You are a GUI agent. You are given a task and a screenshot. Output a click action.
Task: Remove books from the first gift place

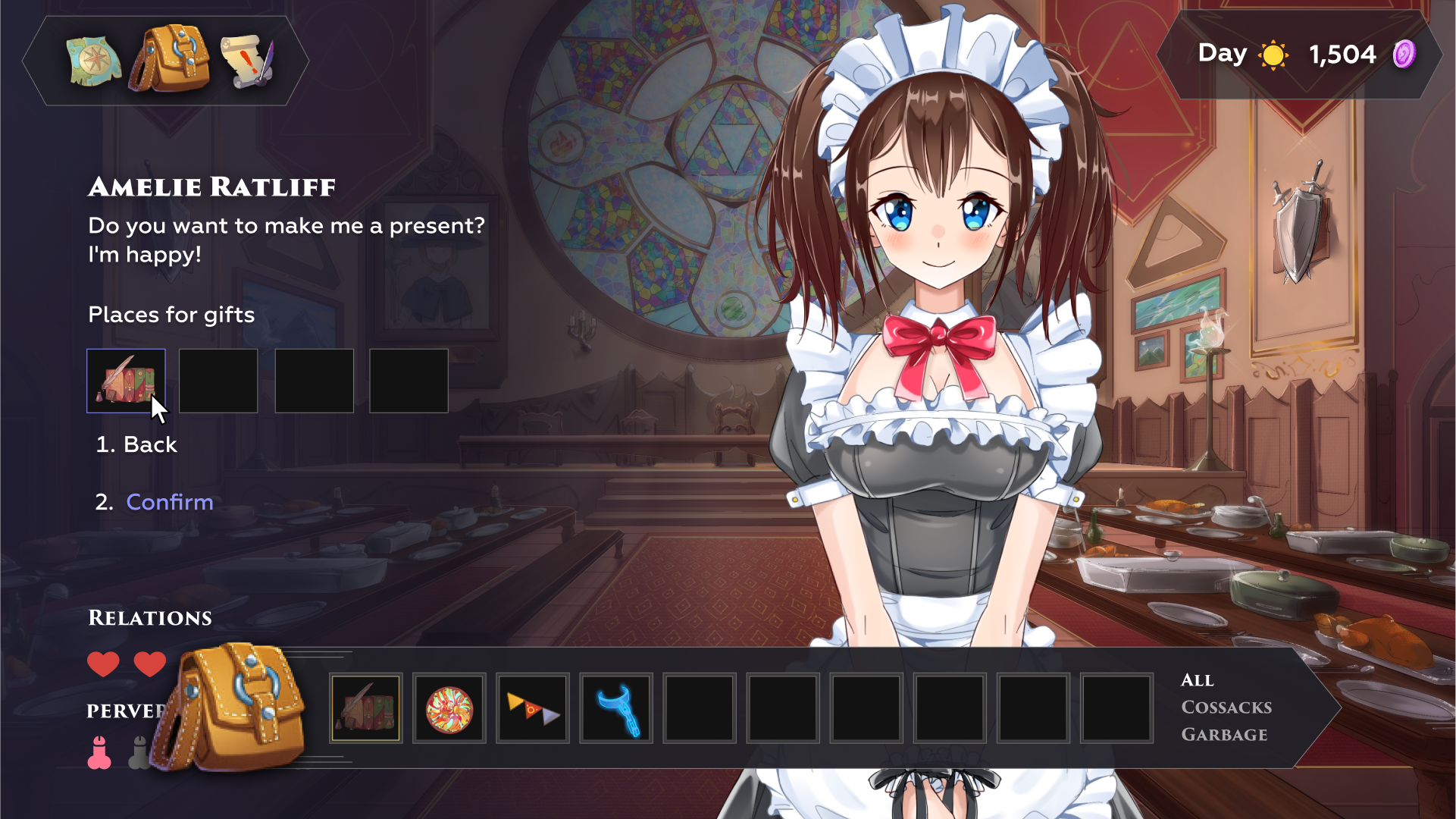(126, 381)
